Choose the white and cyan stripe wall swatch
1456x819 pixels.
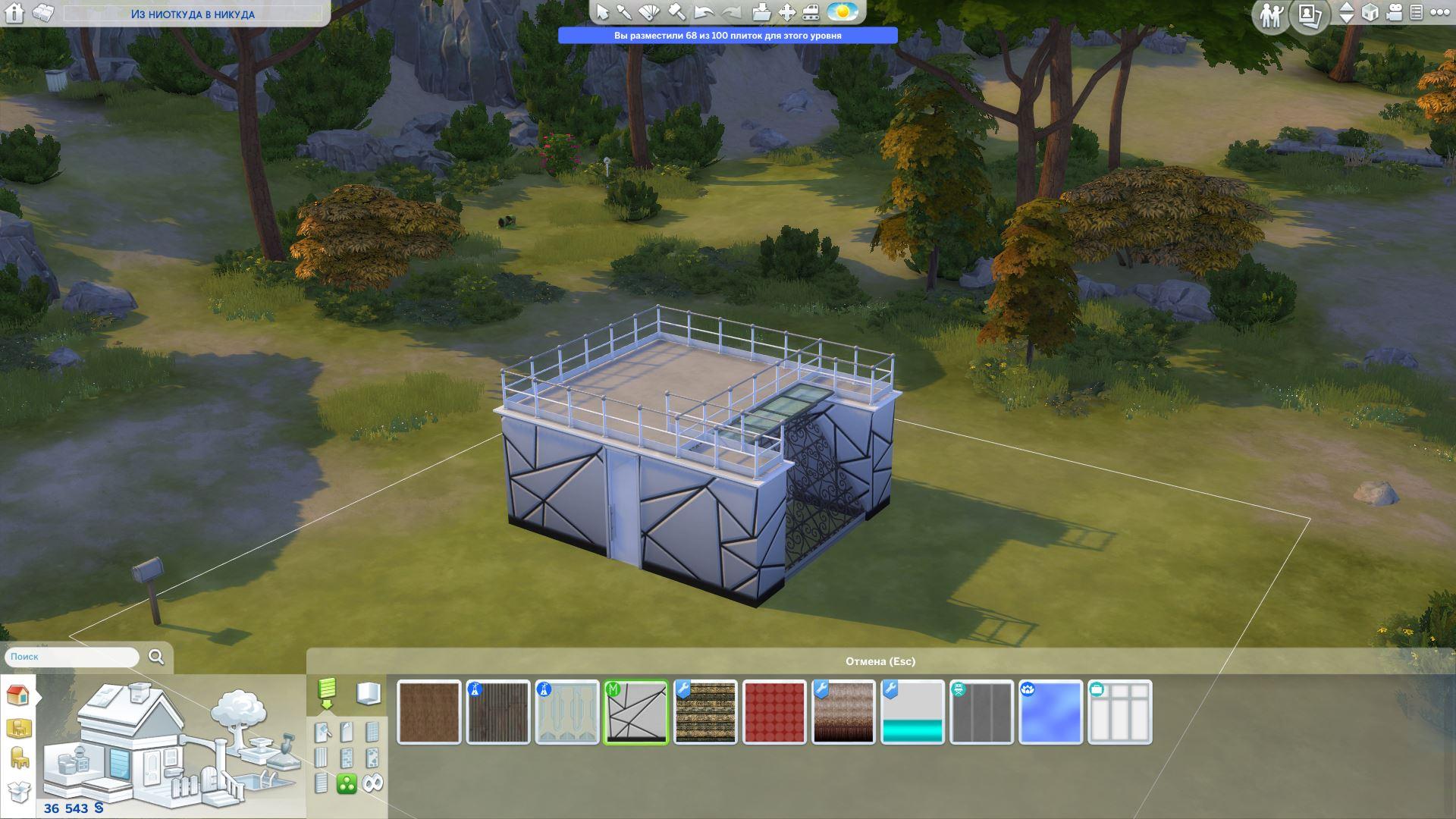(912, 713)
